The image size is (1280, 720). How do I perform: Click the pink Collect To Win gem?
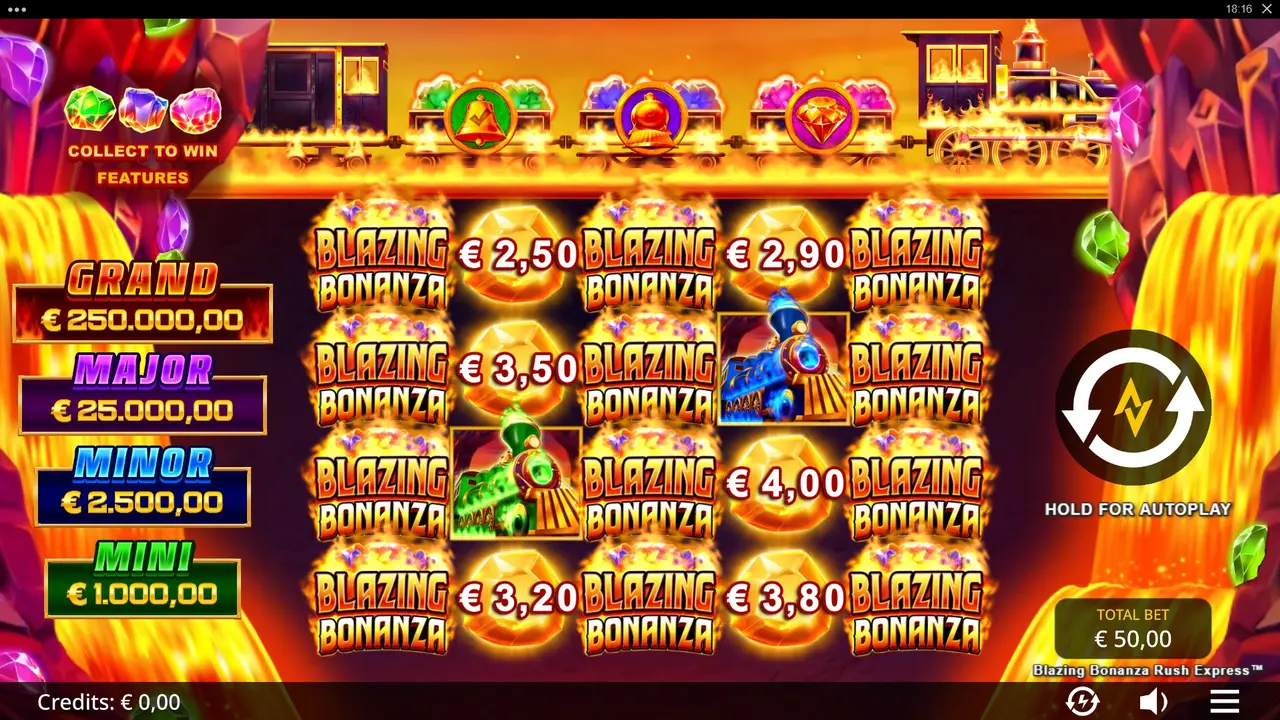pyautogui.click(x=195, y=110)
